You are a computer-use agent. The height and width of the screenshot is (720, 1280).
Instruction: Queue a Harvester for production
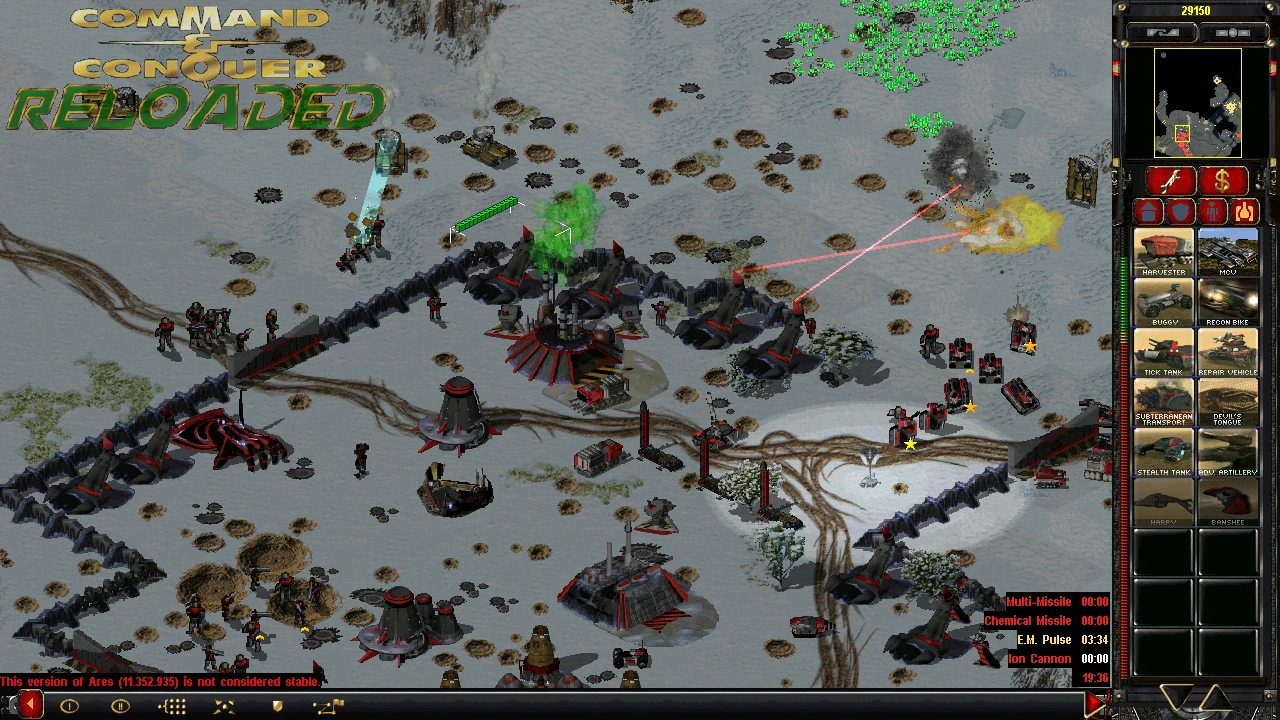[1163, 252]
